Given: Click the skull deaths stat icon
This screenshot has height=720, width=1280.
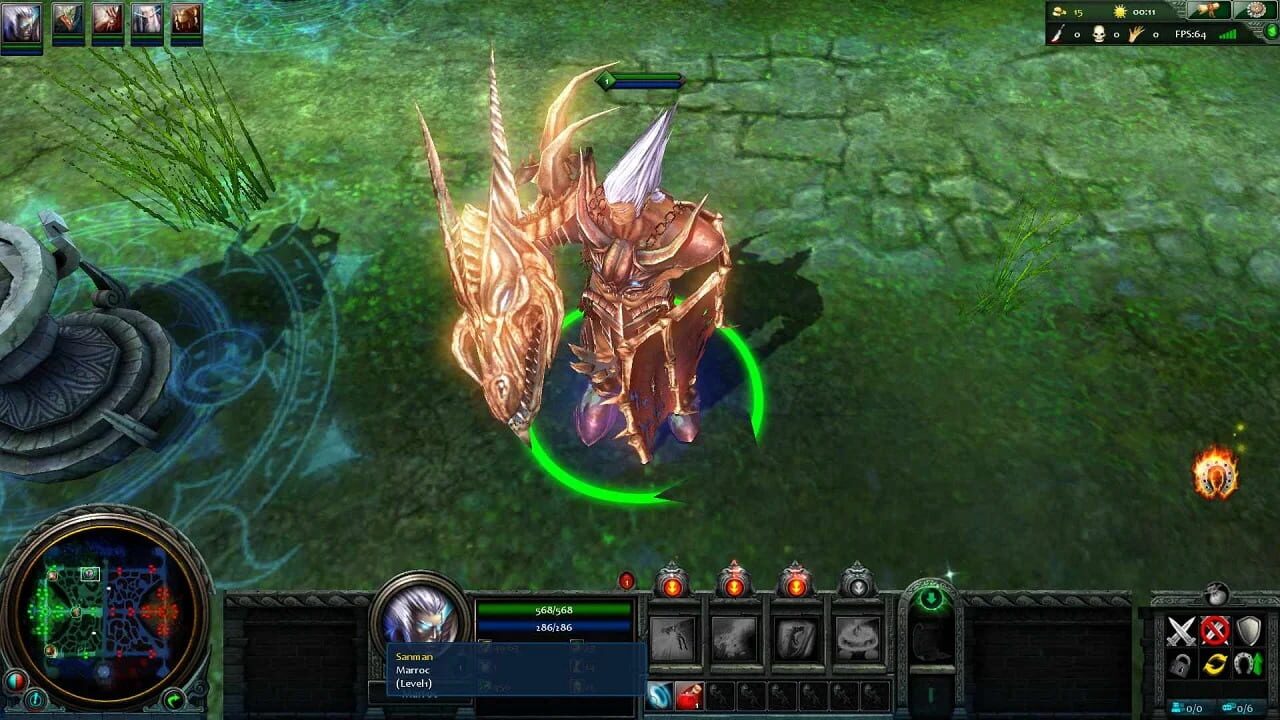Looking at the screenshot, I should (1098, 33).
